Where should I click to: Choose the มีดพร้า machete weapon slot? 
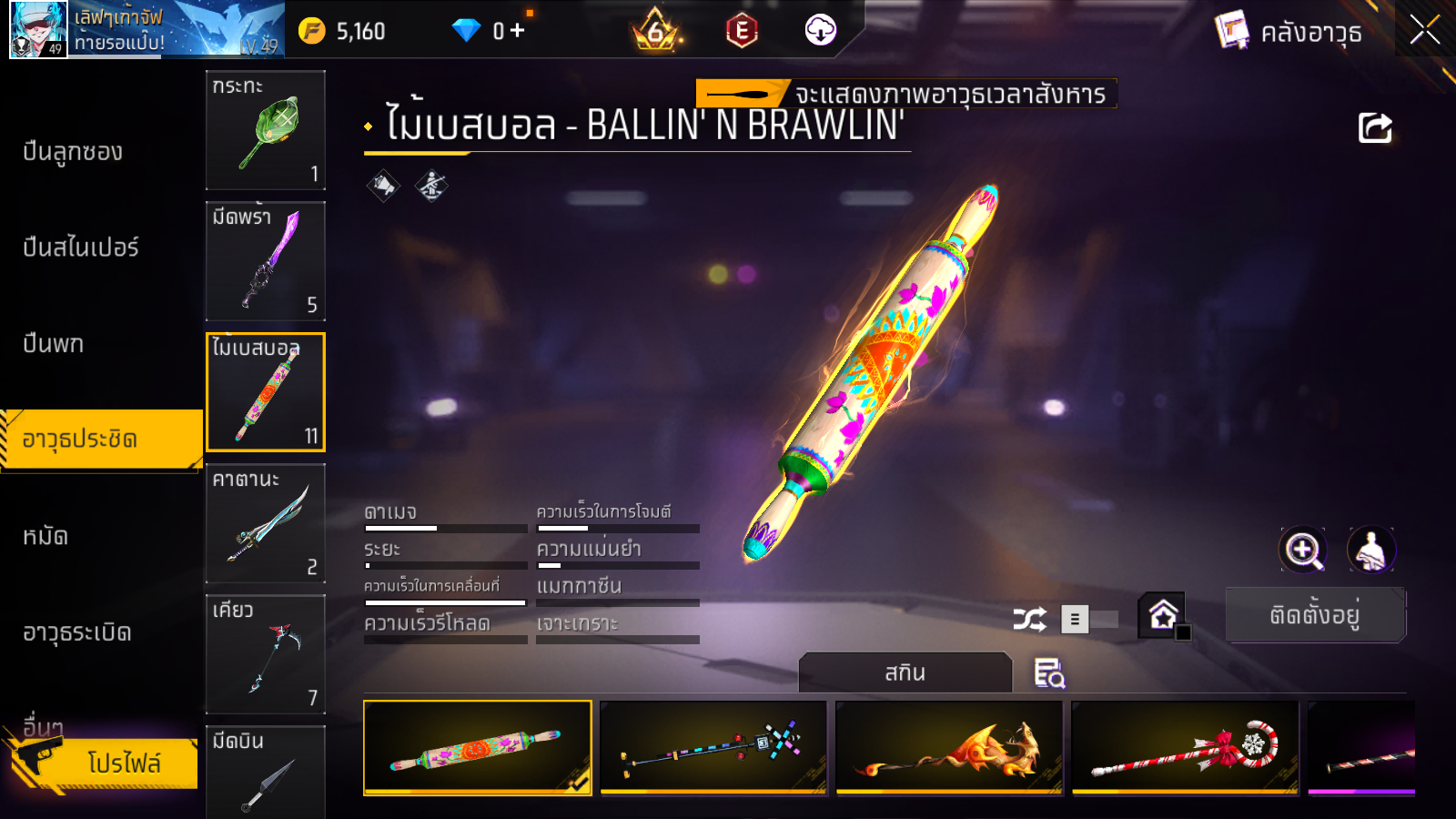point(265,261)
